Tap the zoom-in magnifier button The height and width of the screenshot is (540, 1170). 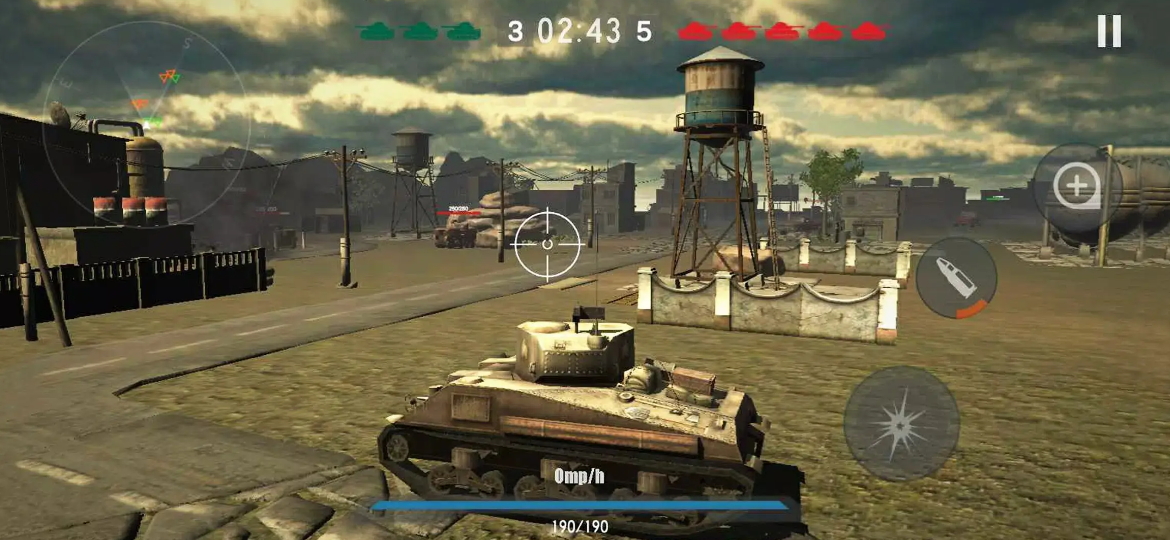point(1078,189)
